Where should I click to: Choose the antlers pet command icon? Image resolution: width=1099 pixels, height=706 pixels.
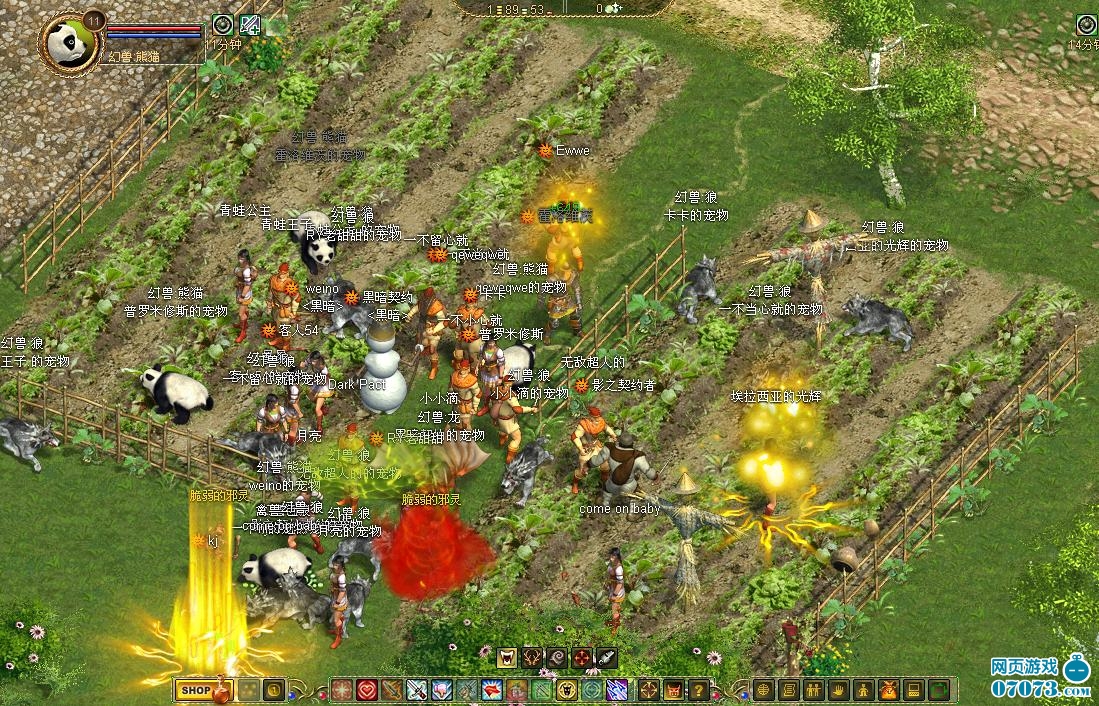533,658
